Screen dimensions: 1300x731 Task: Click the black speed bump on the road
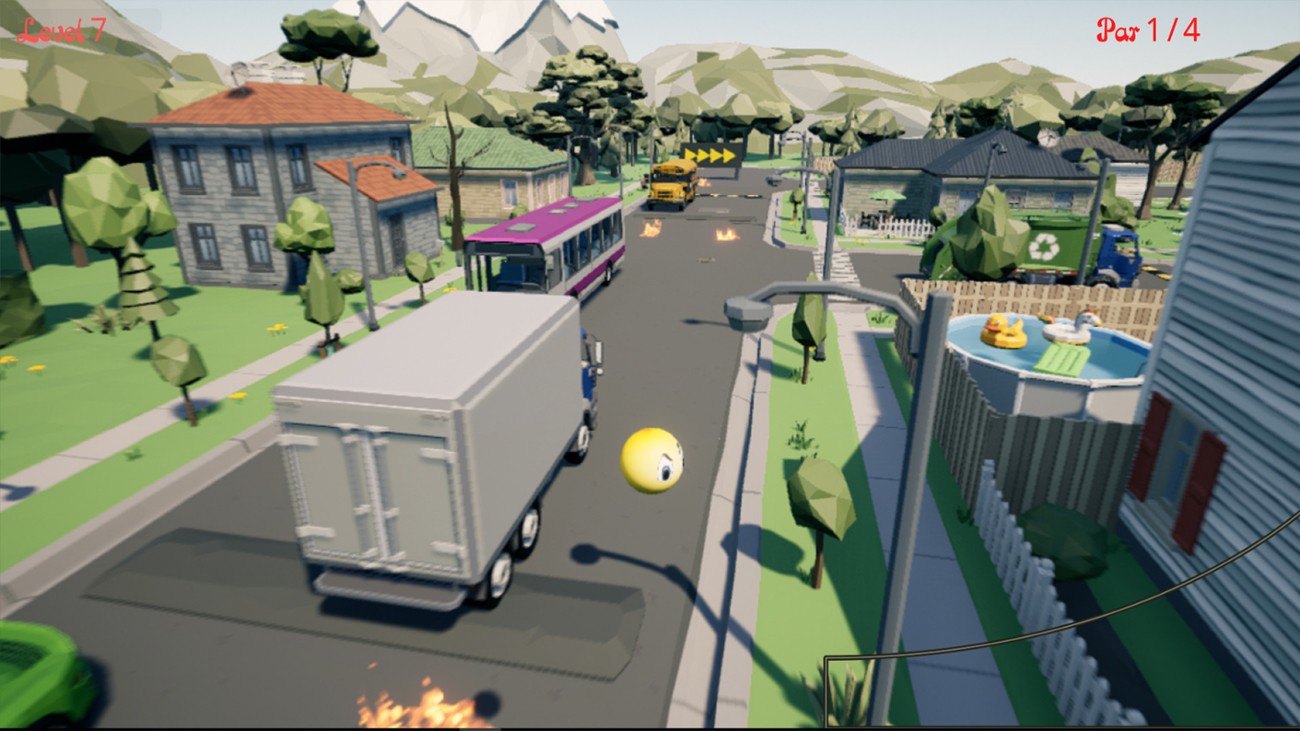(728, 196)
